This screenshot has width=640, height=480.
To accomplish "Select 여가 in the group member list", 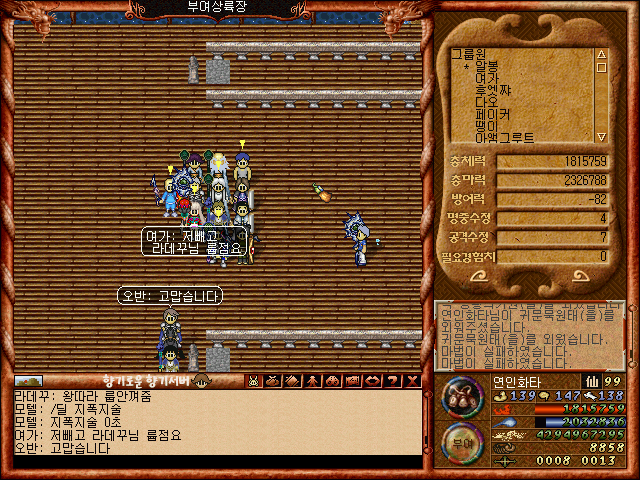I will (487, 77).
